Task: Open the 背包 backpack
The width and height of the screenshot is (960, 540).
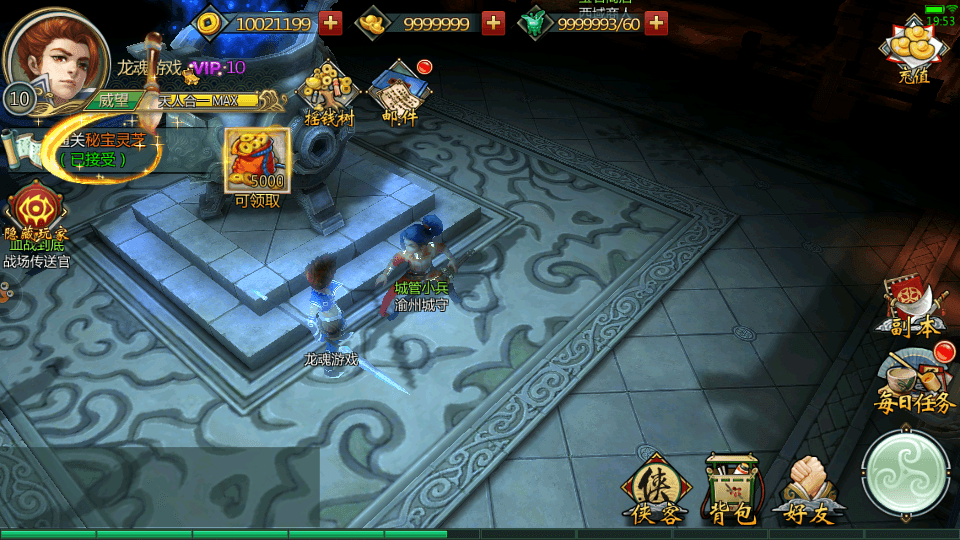Action: tap(732, 490)
